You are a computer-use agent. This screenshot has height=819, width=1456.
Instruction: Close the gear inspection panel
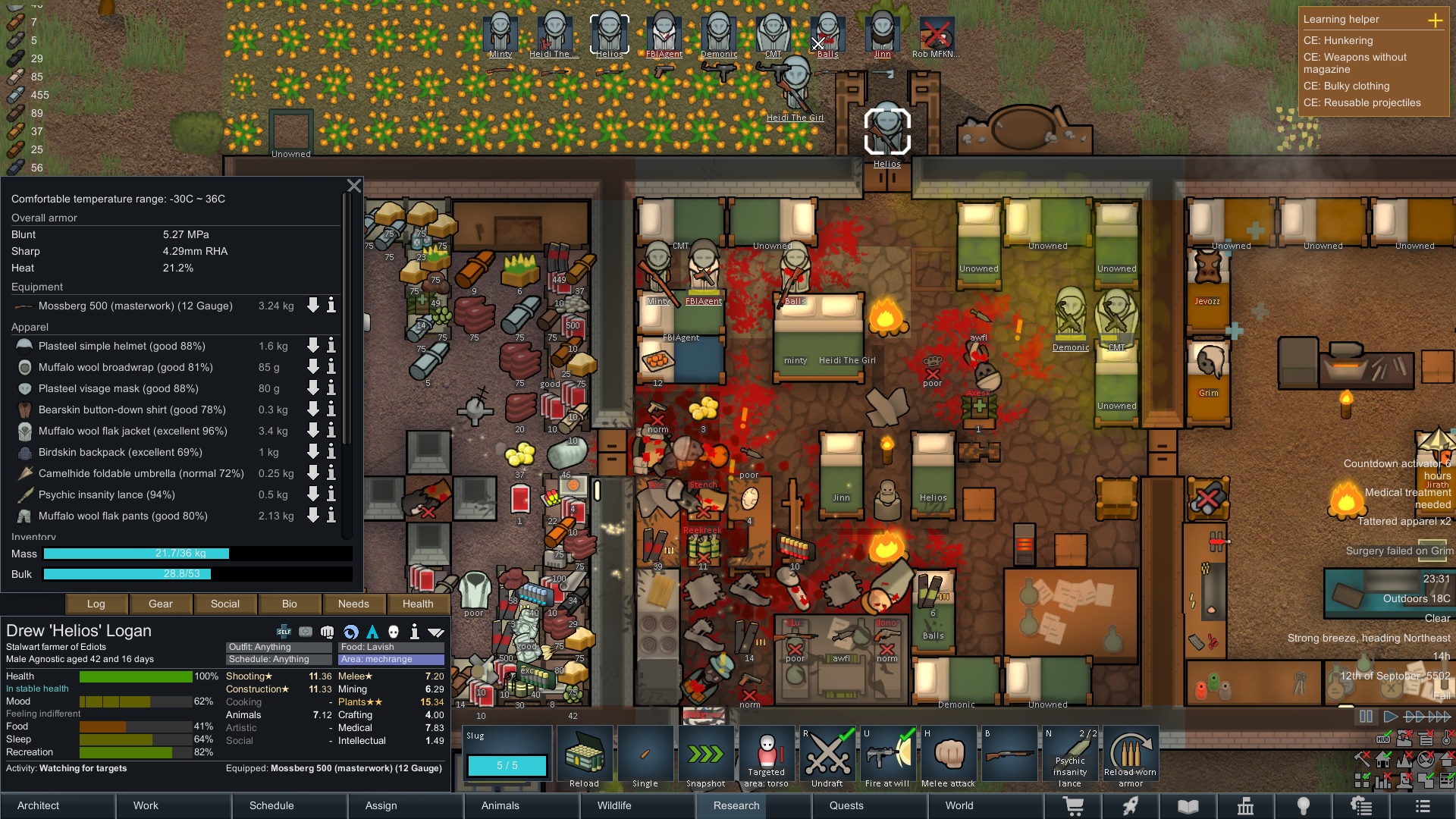(353, 186)
